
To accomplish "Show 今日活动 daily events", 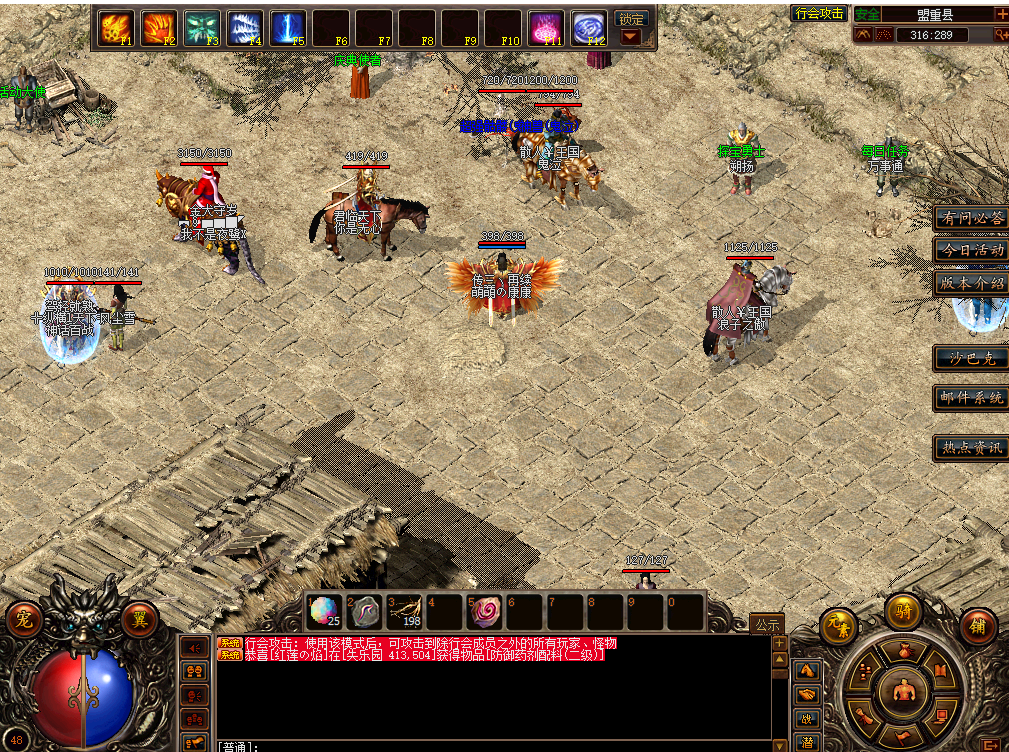I will pyautogui.click(x=970, y=250).
